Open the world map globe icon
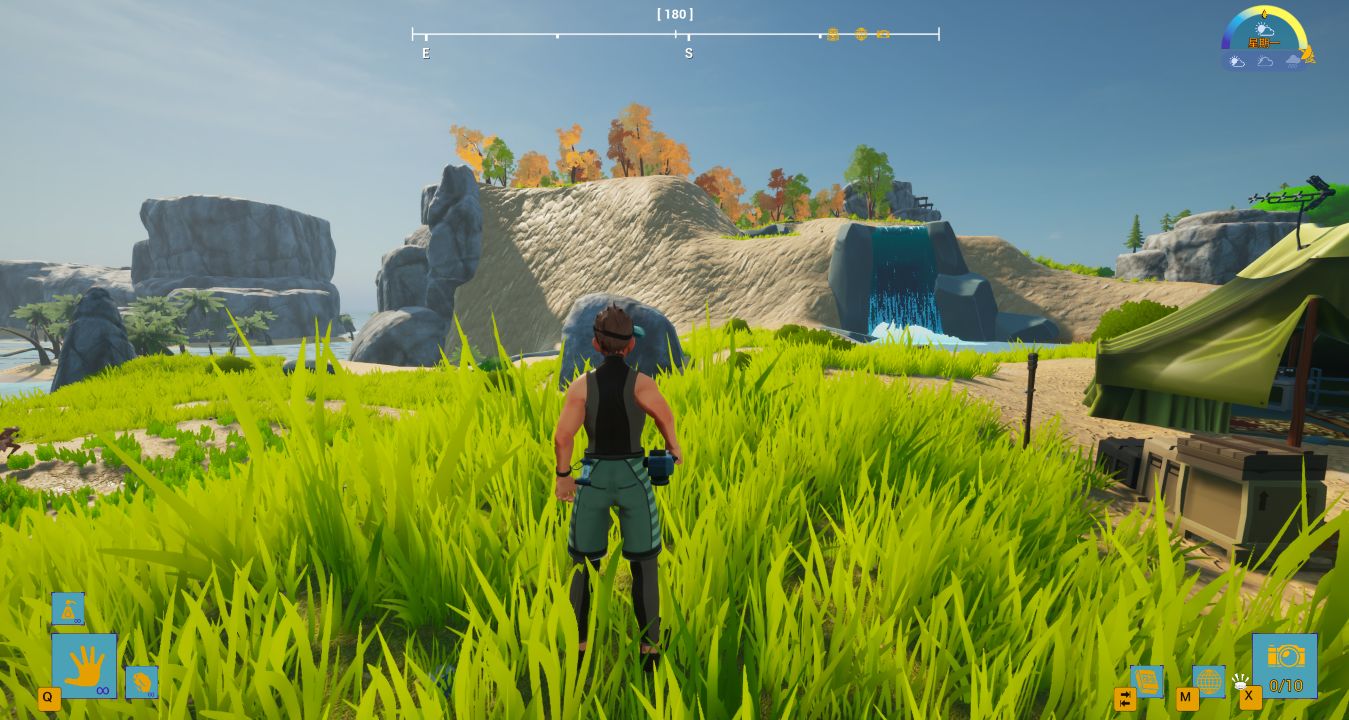1349x720 pixels. coord(1208,681)
